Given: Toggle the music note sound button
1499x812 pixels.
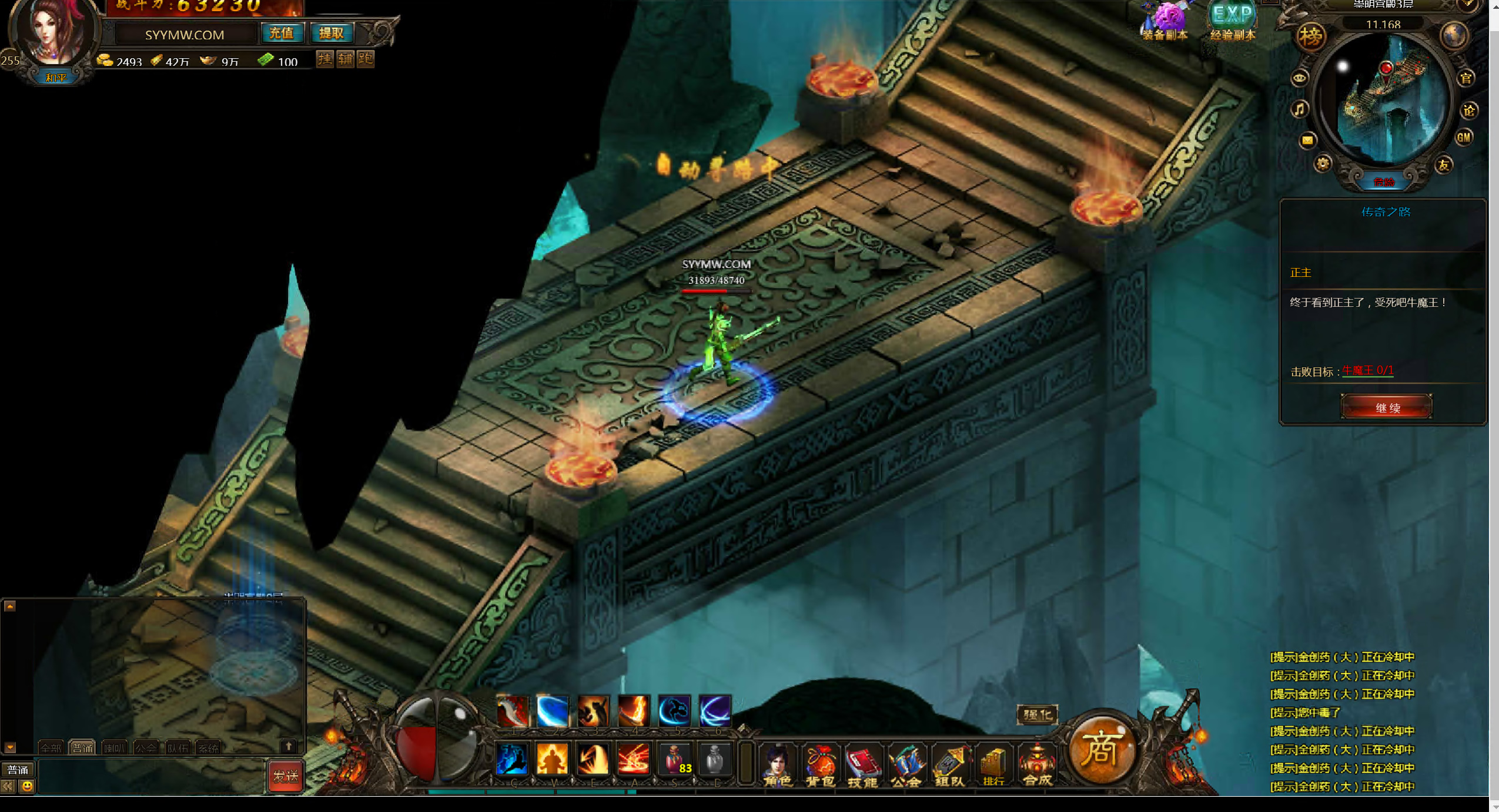Looking at the screenshot, I should pyautogui.click(x=1300, y=109).
